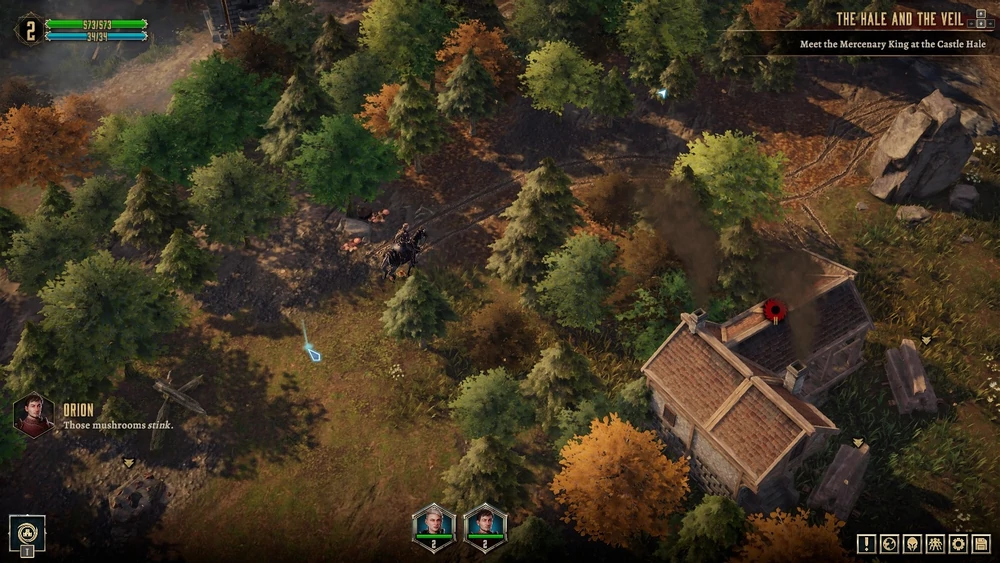Screen dimensions: 1000x563
Task: Open the quest log exclamation mark icon
Action: pyautogui.click(x=866, y=544)
